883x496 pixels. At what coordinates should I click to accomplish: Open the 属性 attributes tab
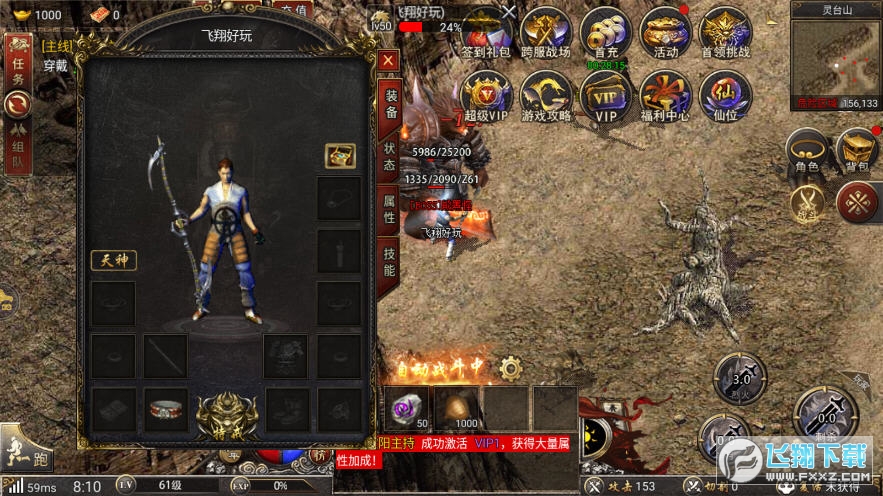(390, 208)
